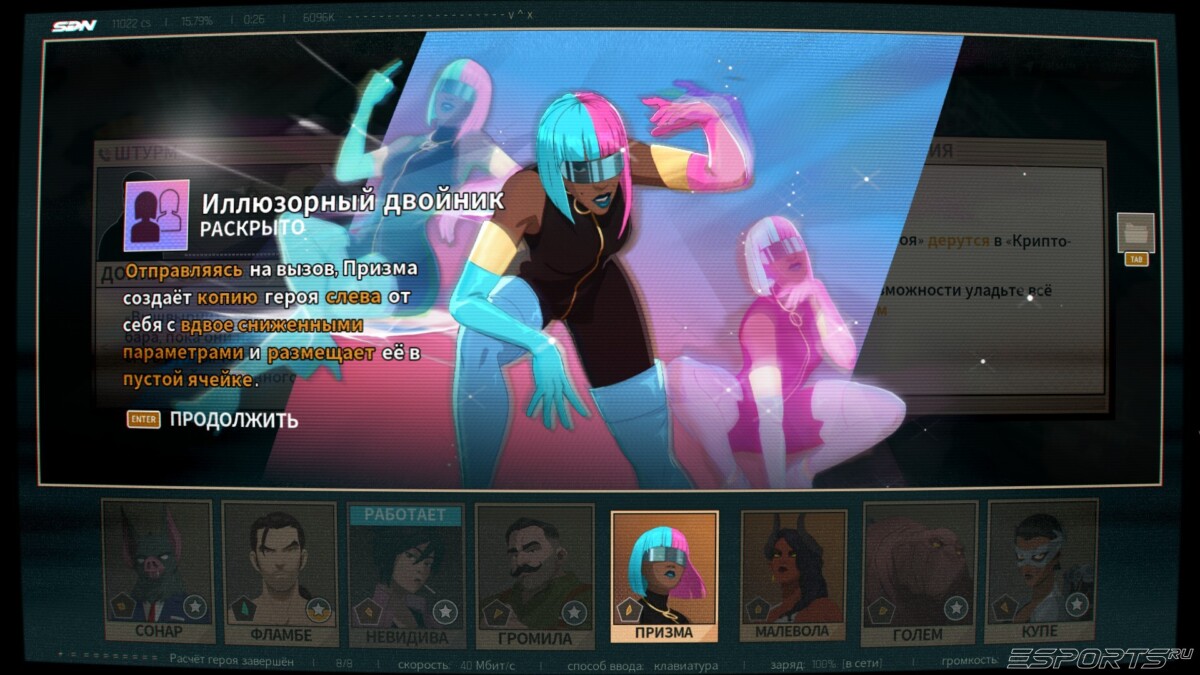Select the Громила hero card
The image size is (1200, 675).
tap(536, 575)
